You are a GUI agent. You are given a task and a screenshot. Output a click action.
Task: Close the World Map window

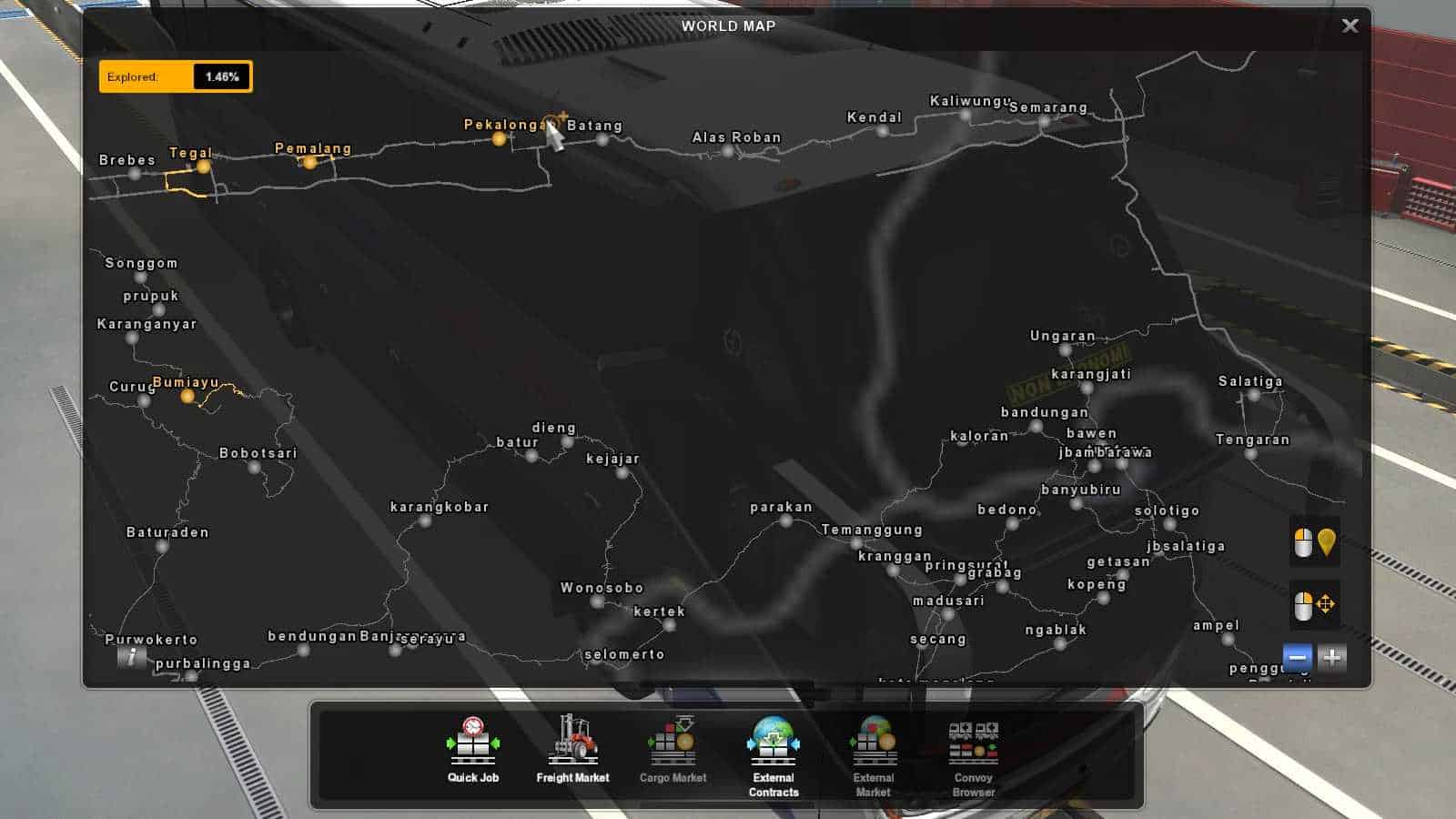click(1350, 25)
